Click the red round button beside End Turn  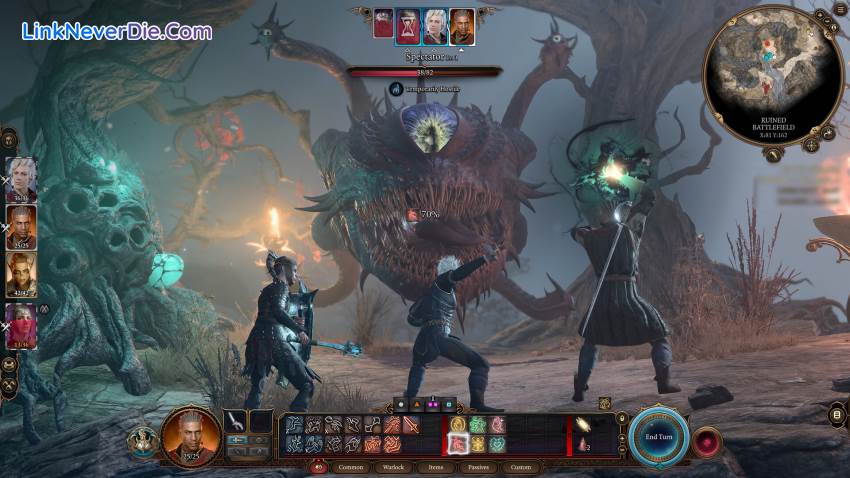pyautogui.click(x=708, y=441)
